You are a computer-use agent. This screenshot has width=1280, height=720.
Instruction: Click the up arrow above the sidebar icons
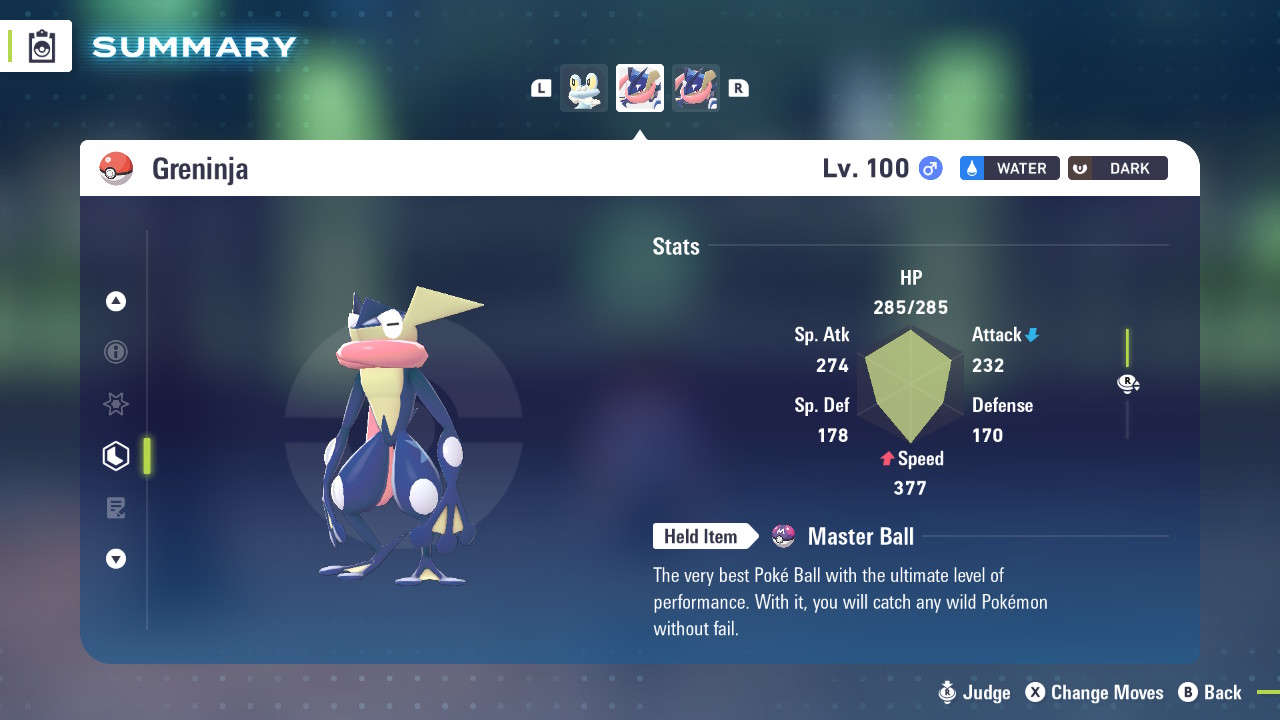point(115,300)
